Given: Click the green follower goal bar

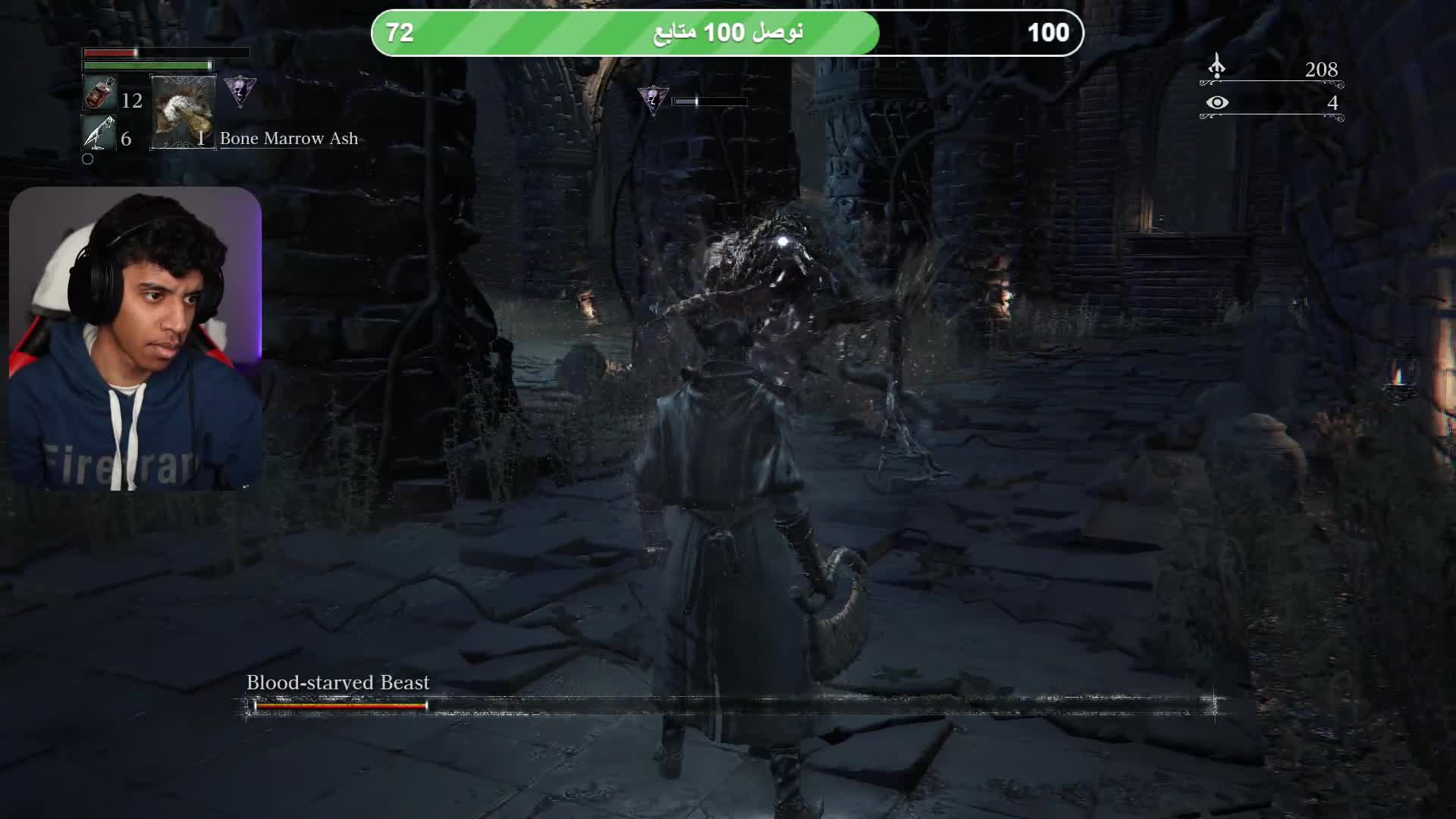Looking at the screenshot, I should pos(726,33).
